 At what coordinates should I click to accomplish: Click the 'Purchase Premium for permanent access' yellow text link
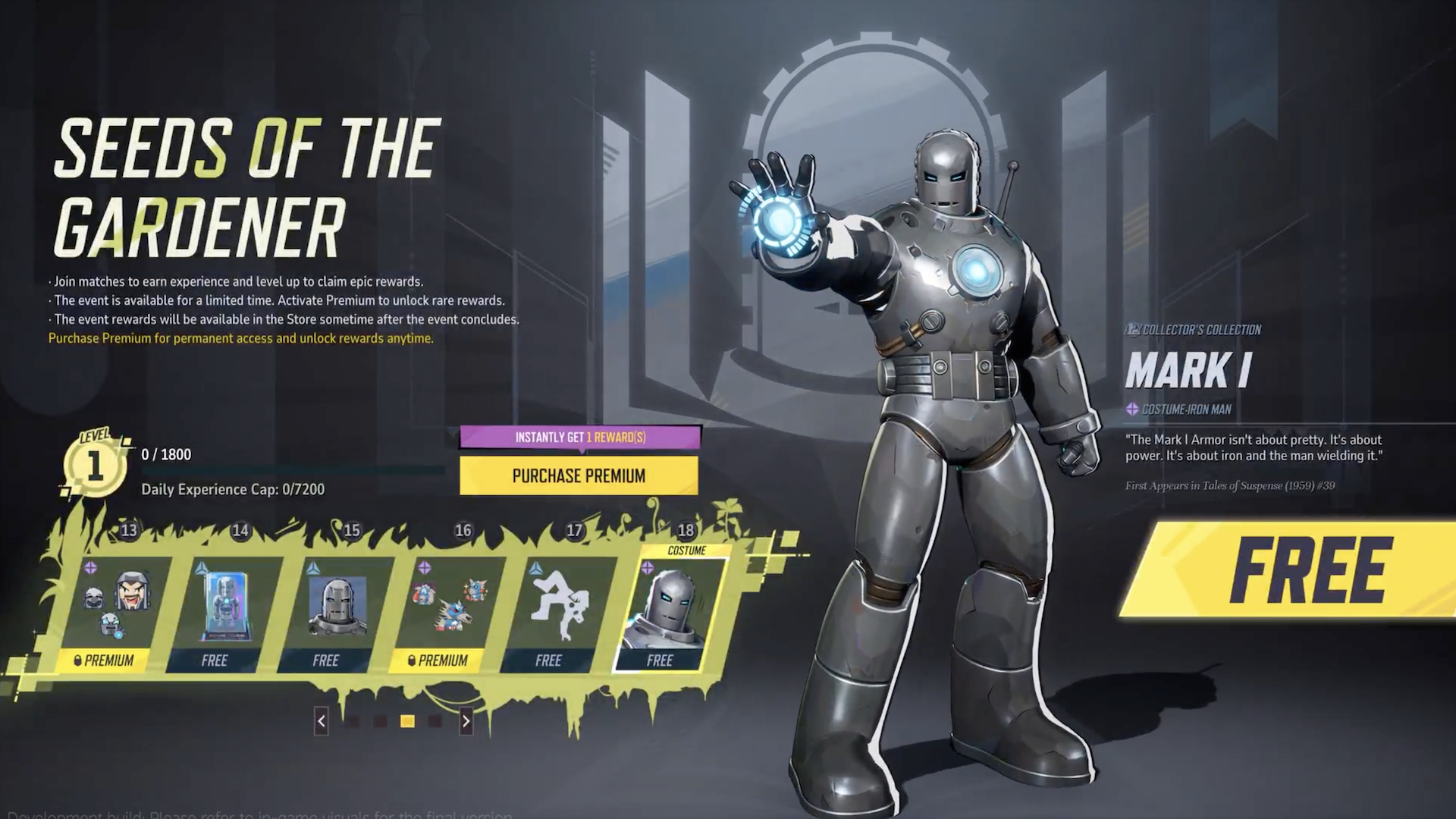240,339
